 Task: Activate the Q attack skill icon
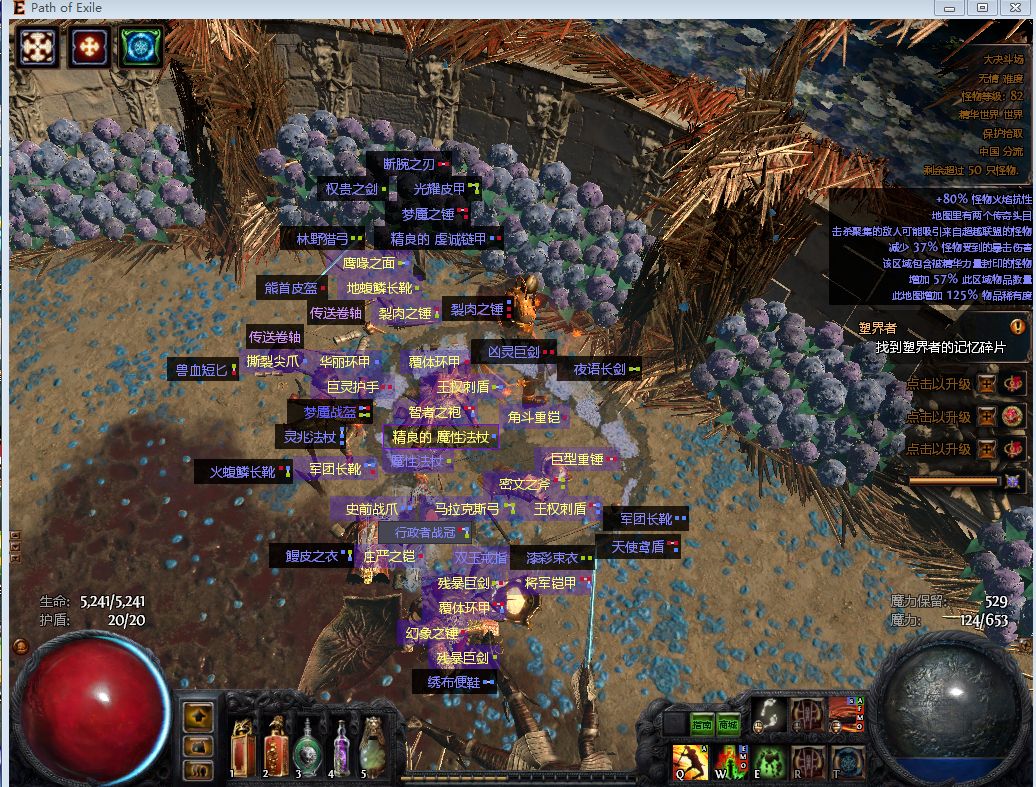point(689,762)
